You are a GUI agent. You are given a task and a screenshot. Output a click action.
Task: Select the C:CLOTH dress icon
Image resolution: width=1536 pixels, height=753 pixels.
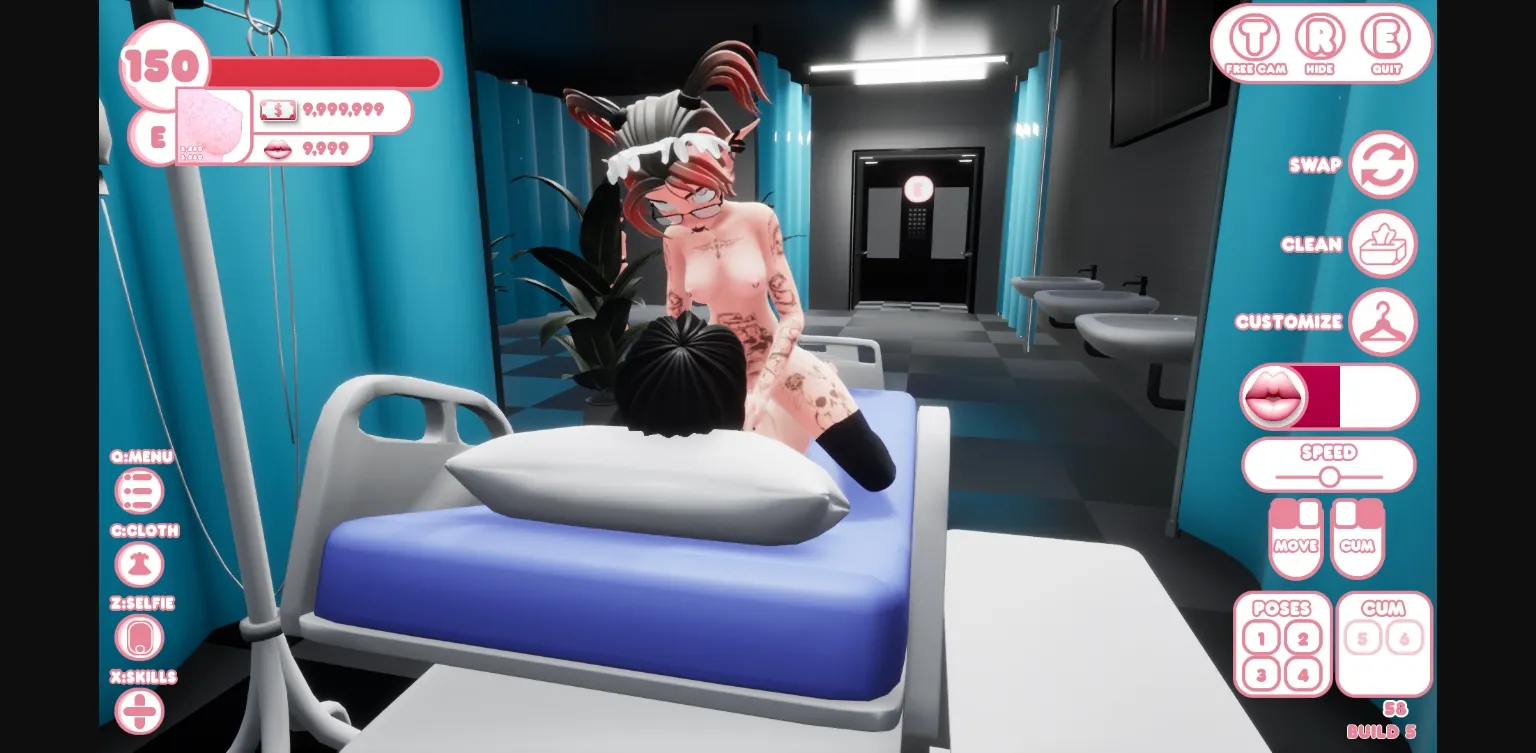click(140, 564)
